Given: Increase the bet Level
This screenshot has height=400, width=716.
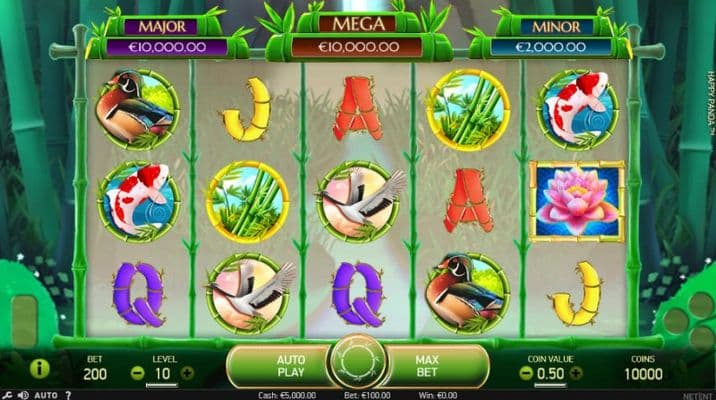Looking at the screenshot, I should click(x=187, y=373).
